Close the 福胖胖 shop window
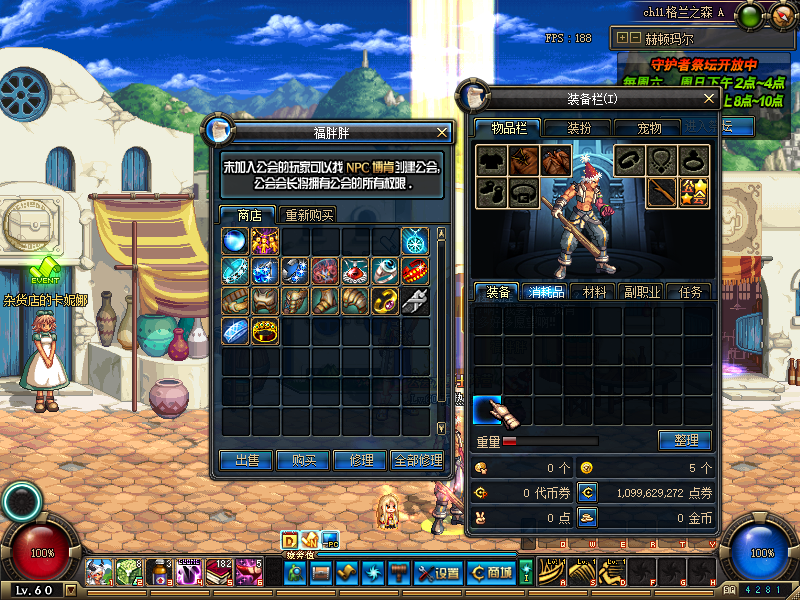800x600 pixels. (x=442, y=132)
